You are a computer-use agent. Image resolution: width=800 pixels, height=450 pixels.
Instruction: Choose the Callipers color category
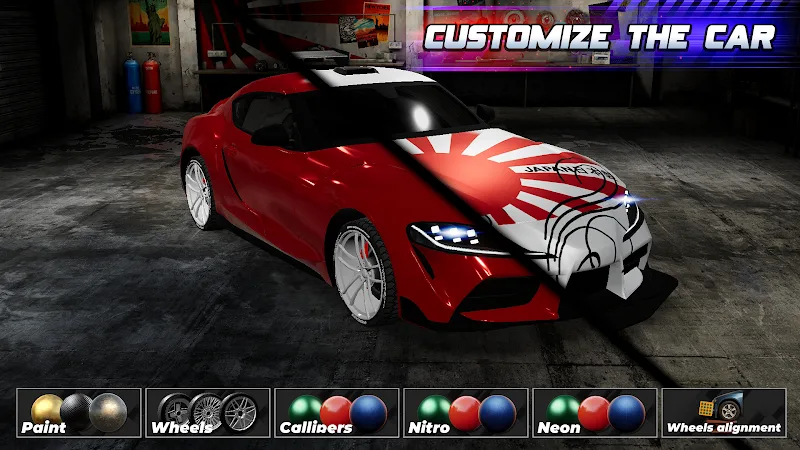[x=337, y=413]
